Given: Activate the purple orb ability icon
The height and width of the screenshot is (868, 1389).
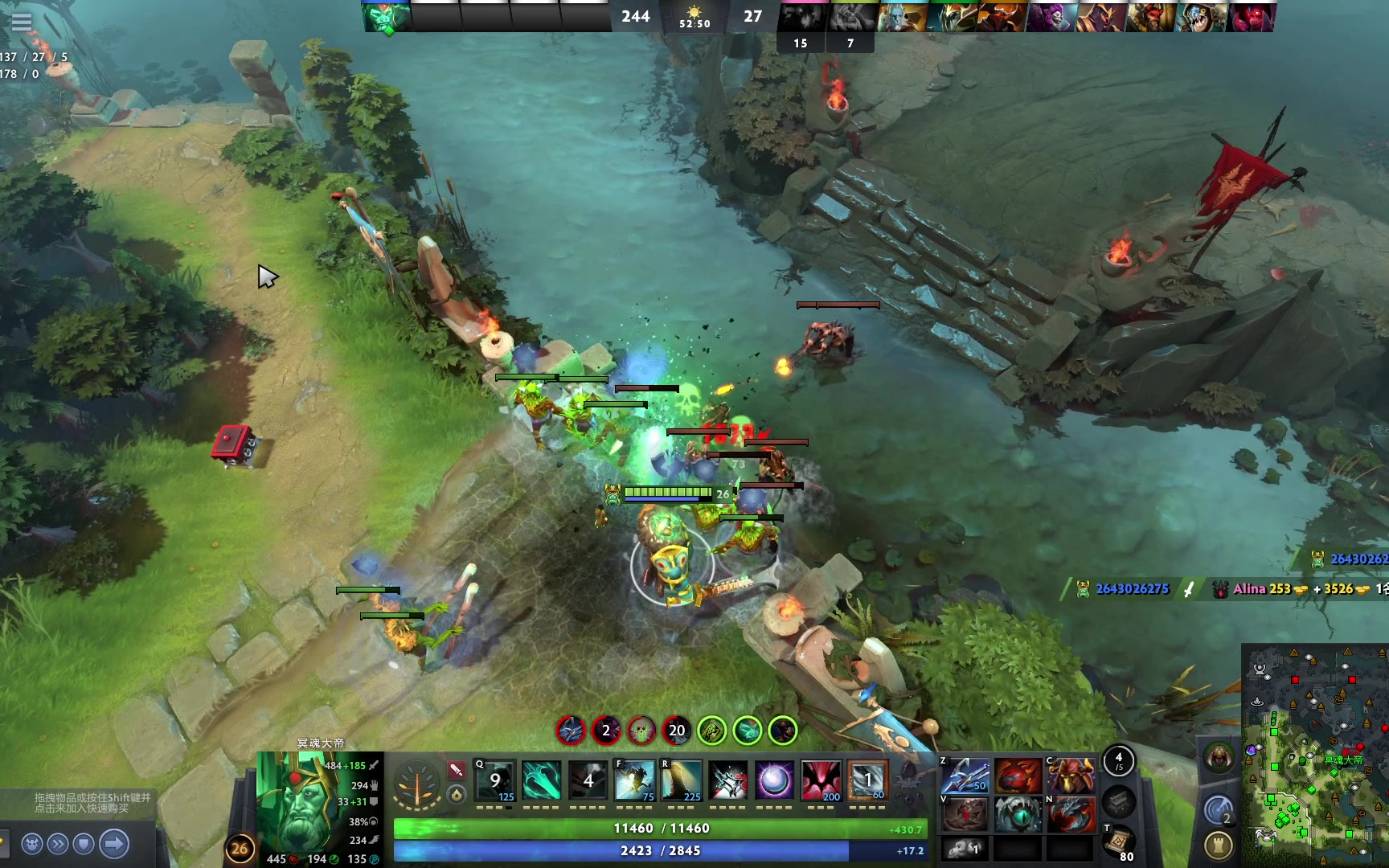Looking at the screenshot, I should 775,780.
